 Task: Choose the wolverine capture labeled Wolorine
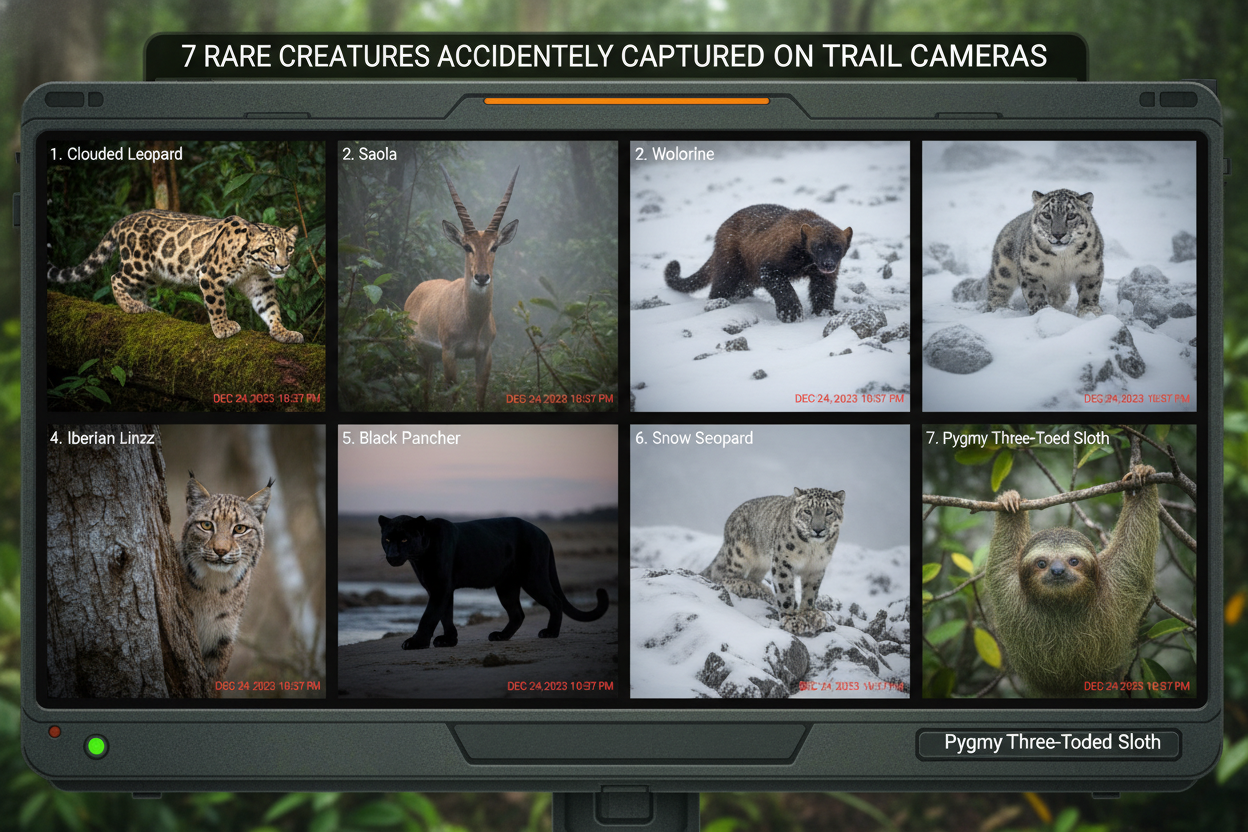click(x=770, y=275)
